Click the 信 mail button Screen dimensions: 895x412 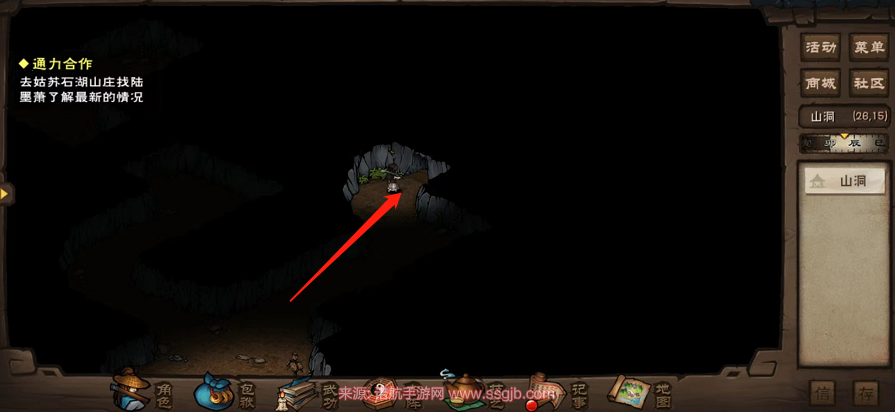[x=822, y=393]
